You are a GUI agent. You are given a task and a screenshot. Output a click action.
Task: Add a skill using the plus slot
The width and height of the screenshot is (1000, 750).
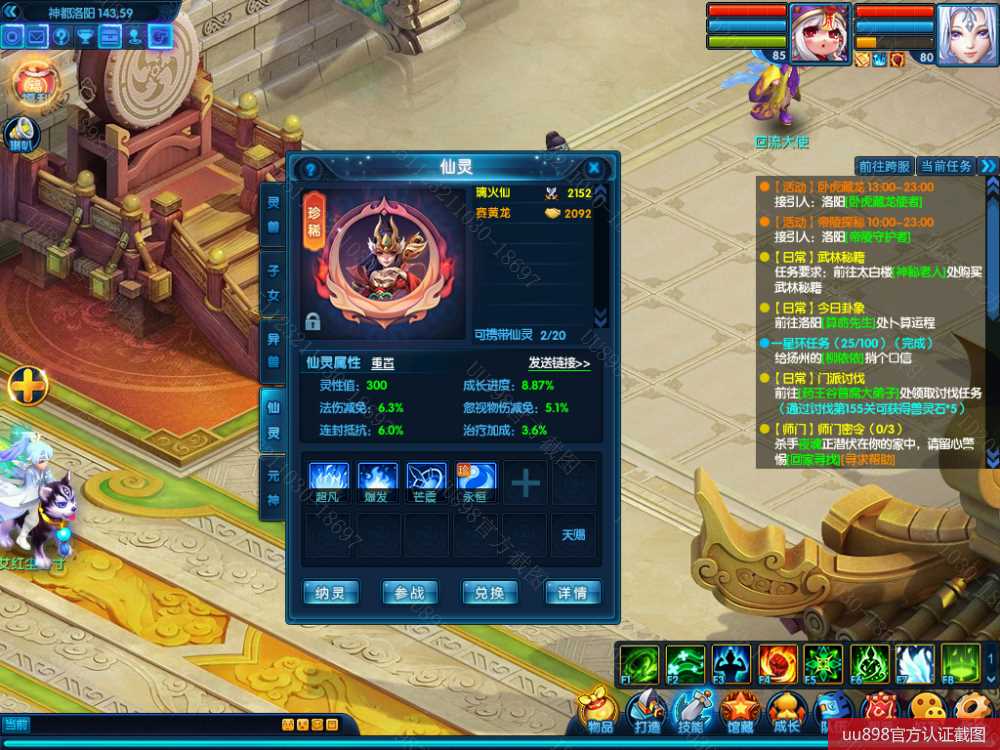point(525,483)
